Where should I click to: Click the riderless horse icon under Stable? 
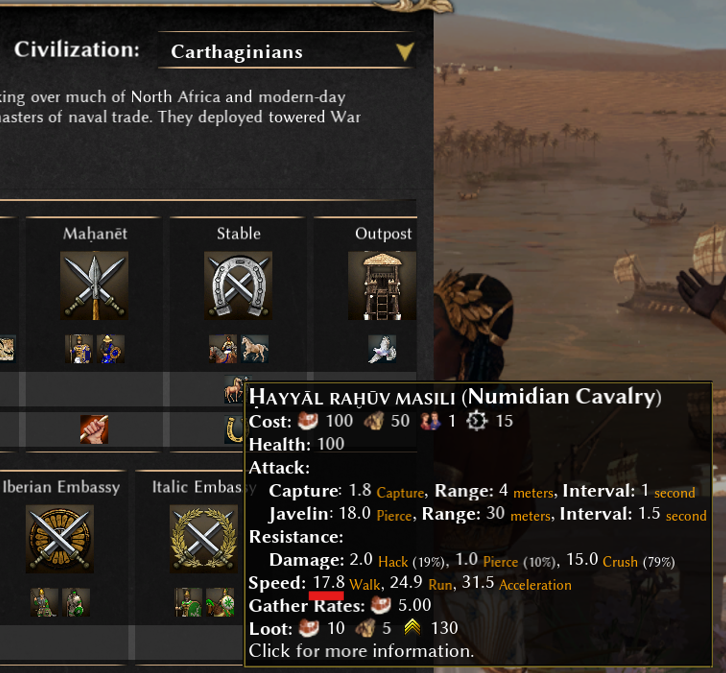point(254,349)
